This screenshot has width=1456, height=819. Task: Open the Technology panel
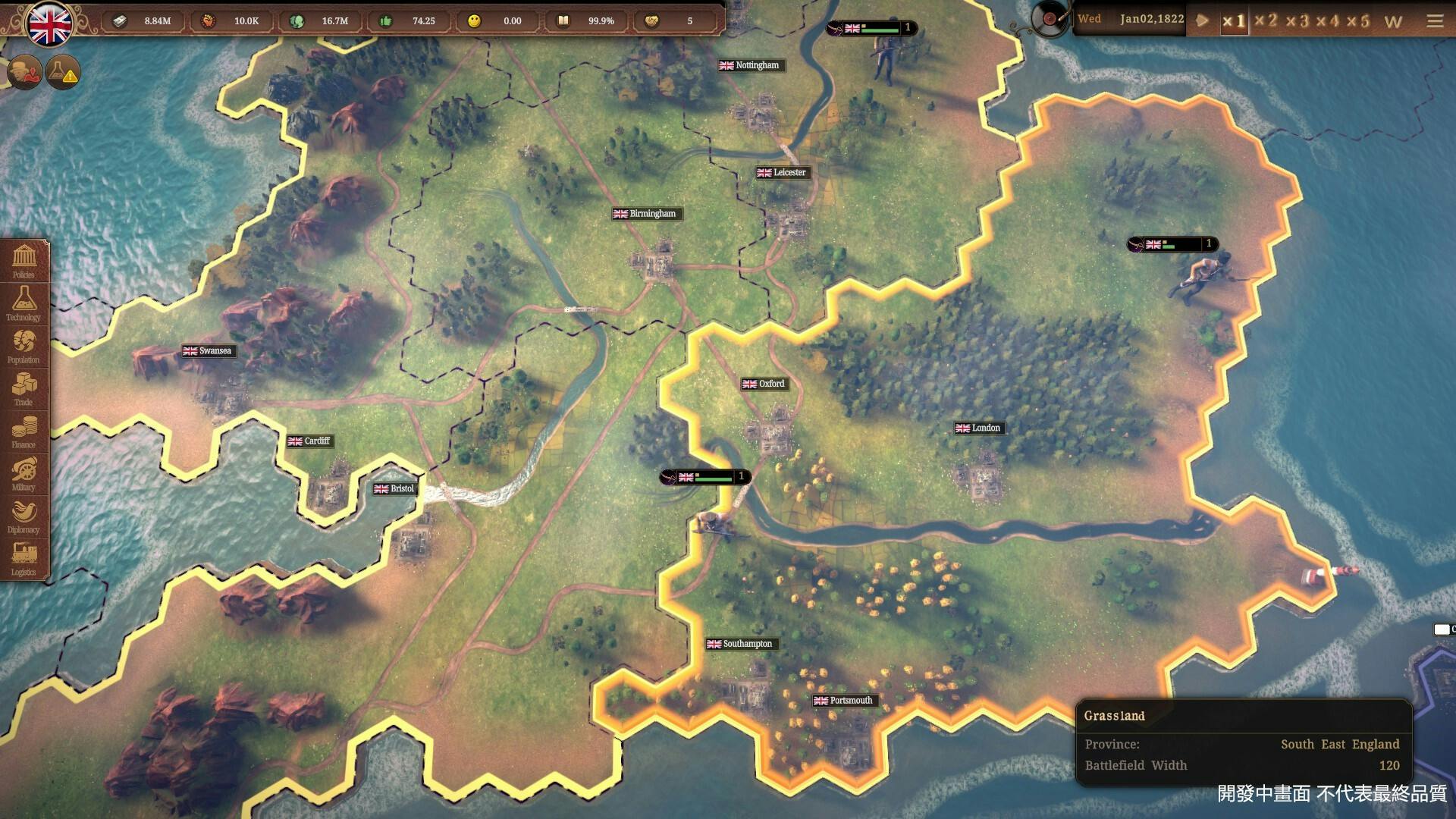tap(24, 303)
